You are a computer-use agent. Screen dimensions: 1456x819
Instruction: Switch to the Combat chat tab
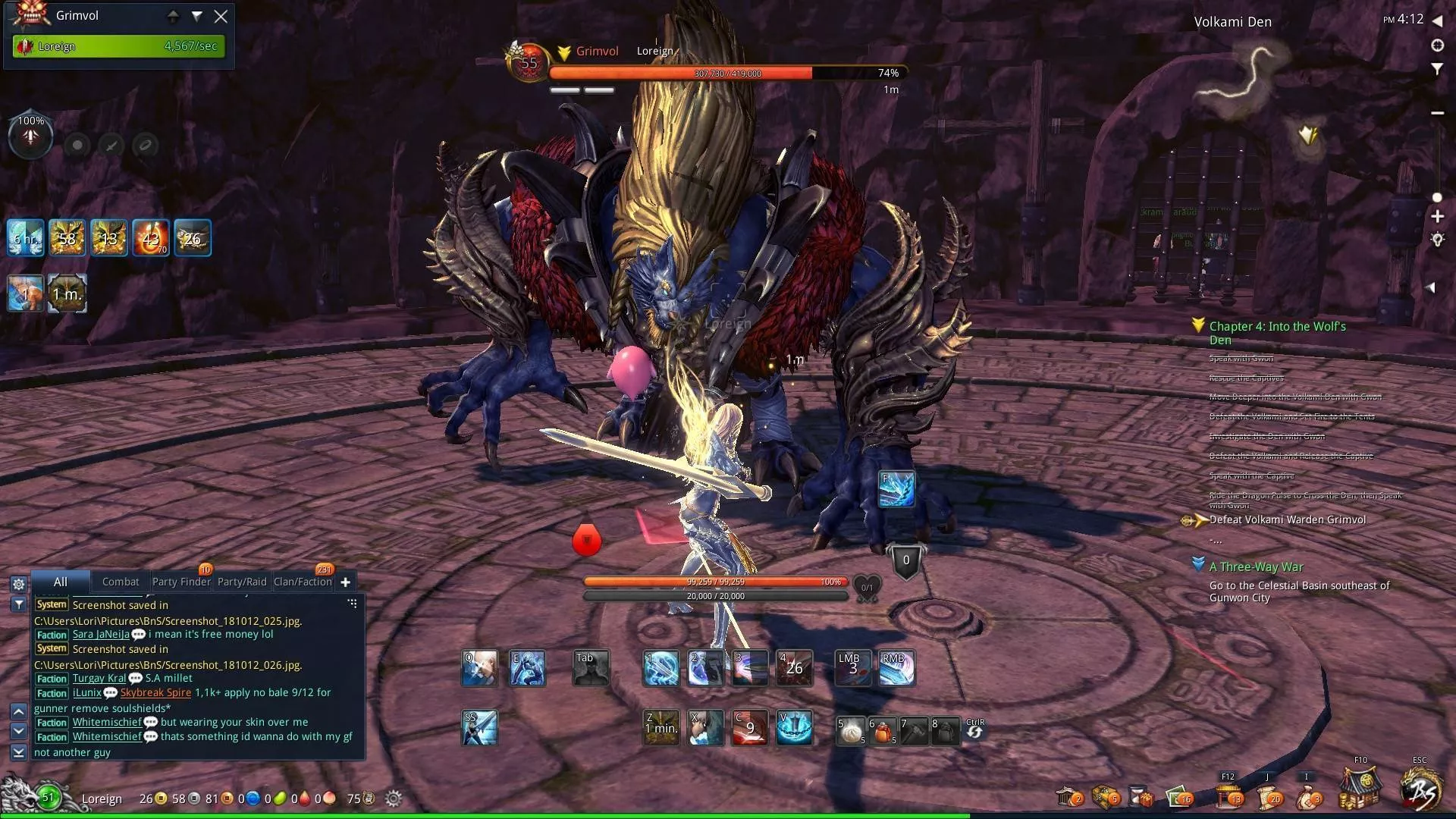[x=121, y=582]
